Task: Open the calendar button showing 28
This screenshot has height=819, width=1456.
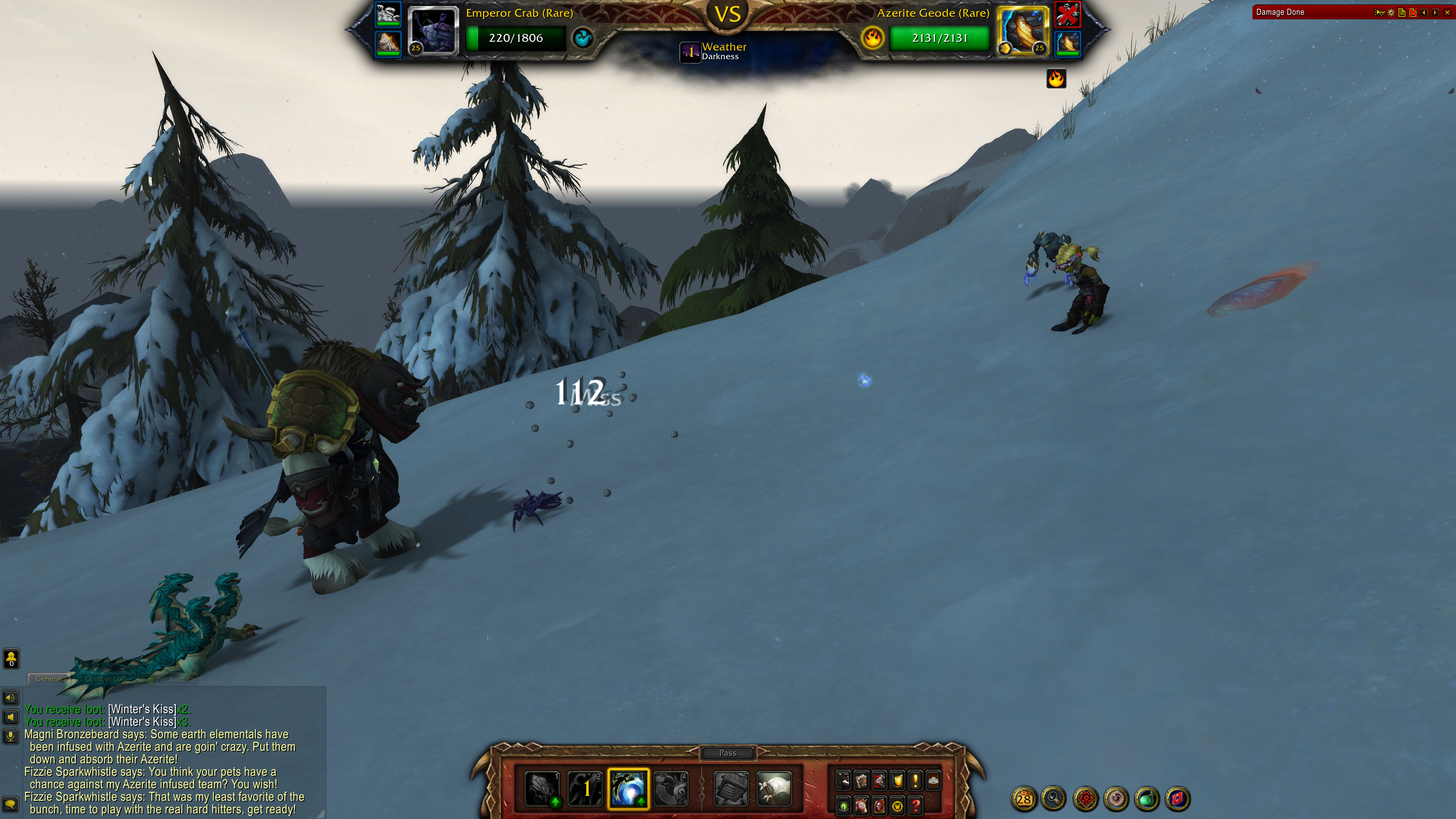Action: pos(1024,799)
